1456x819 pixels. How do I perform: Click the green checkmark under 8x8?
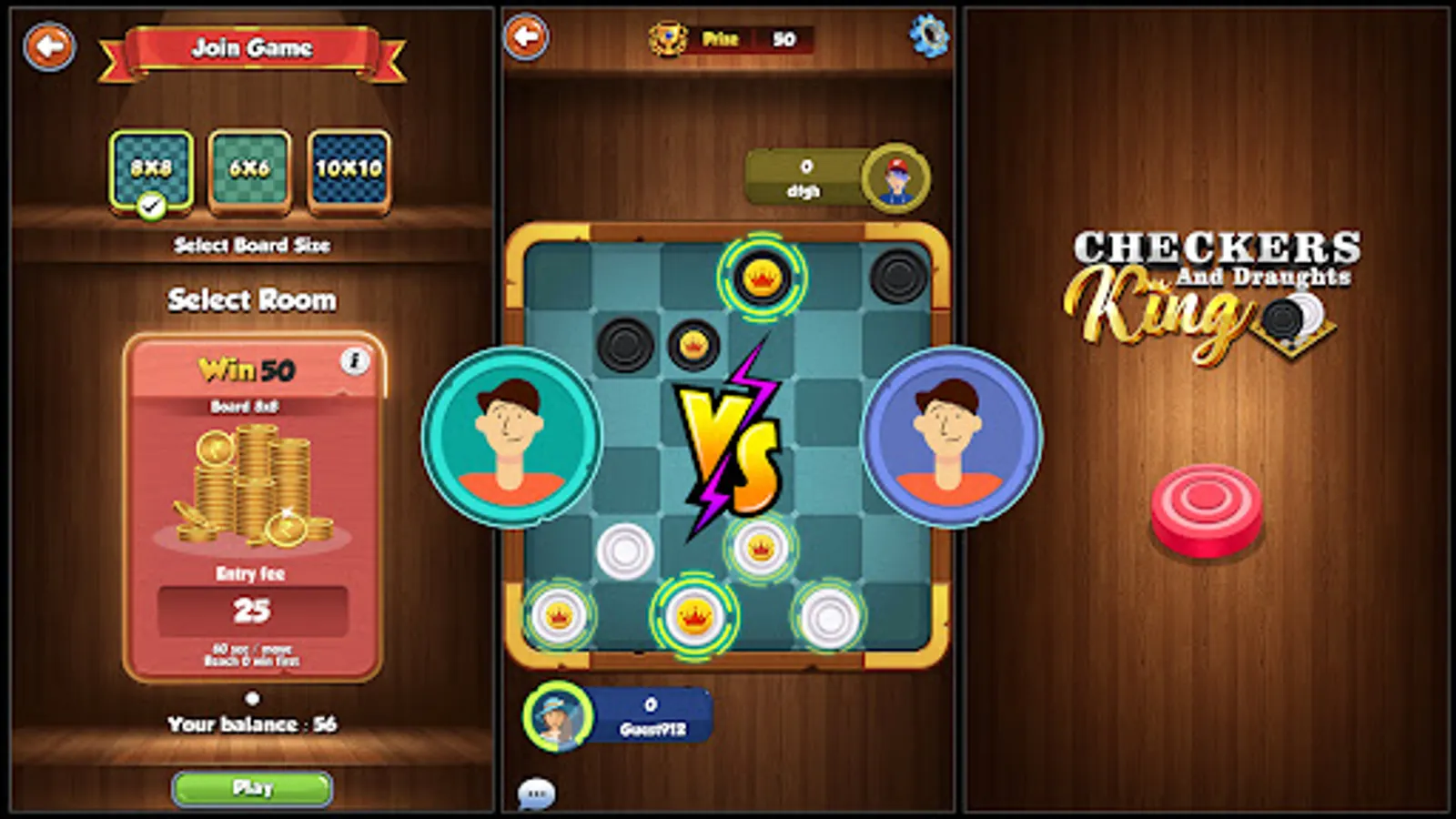coord(151,202)
